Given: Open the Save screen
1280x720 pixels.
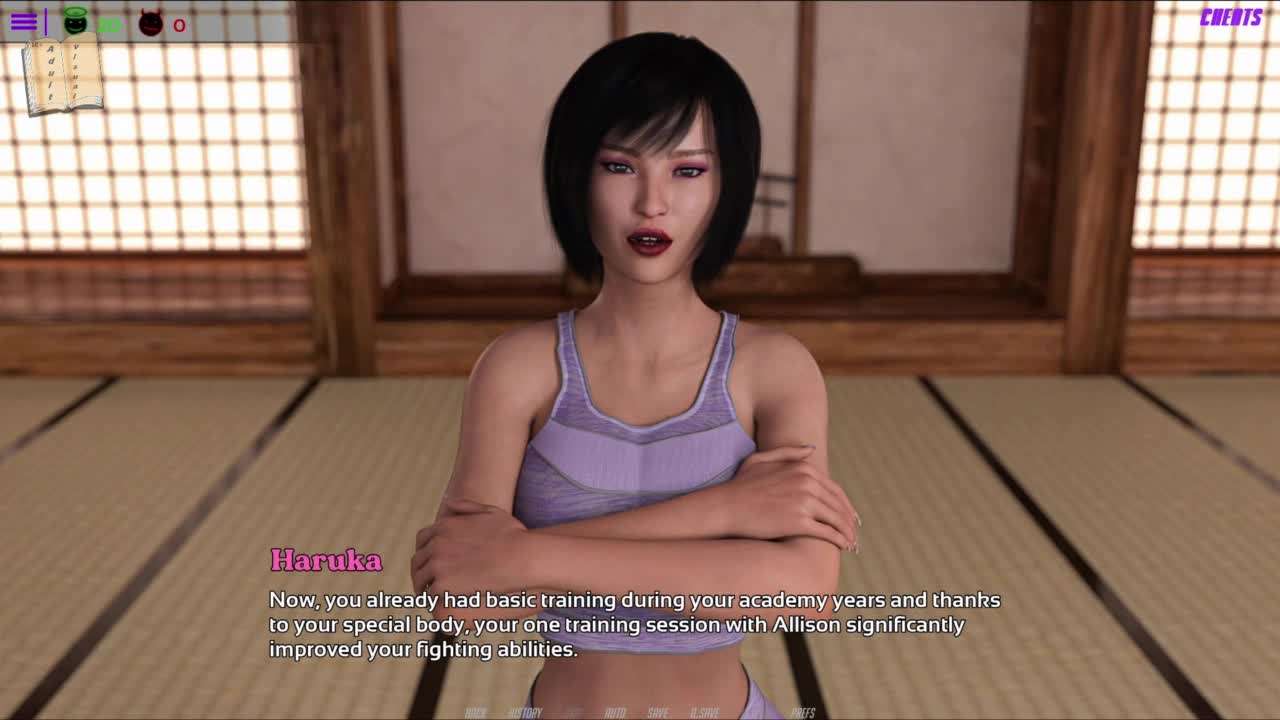Looking at the screenshot, I should point(658,712).
